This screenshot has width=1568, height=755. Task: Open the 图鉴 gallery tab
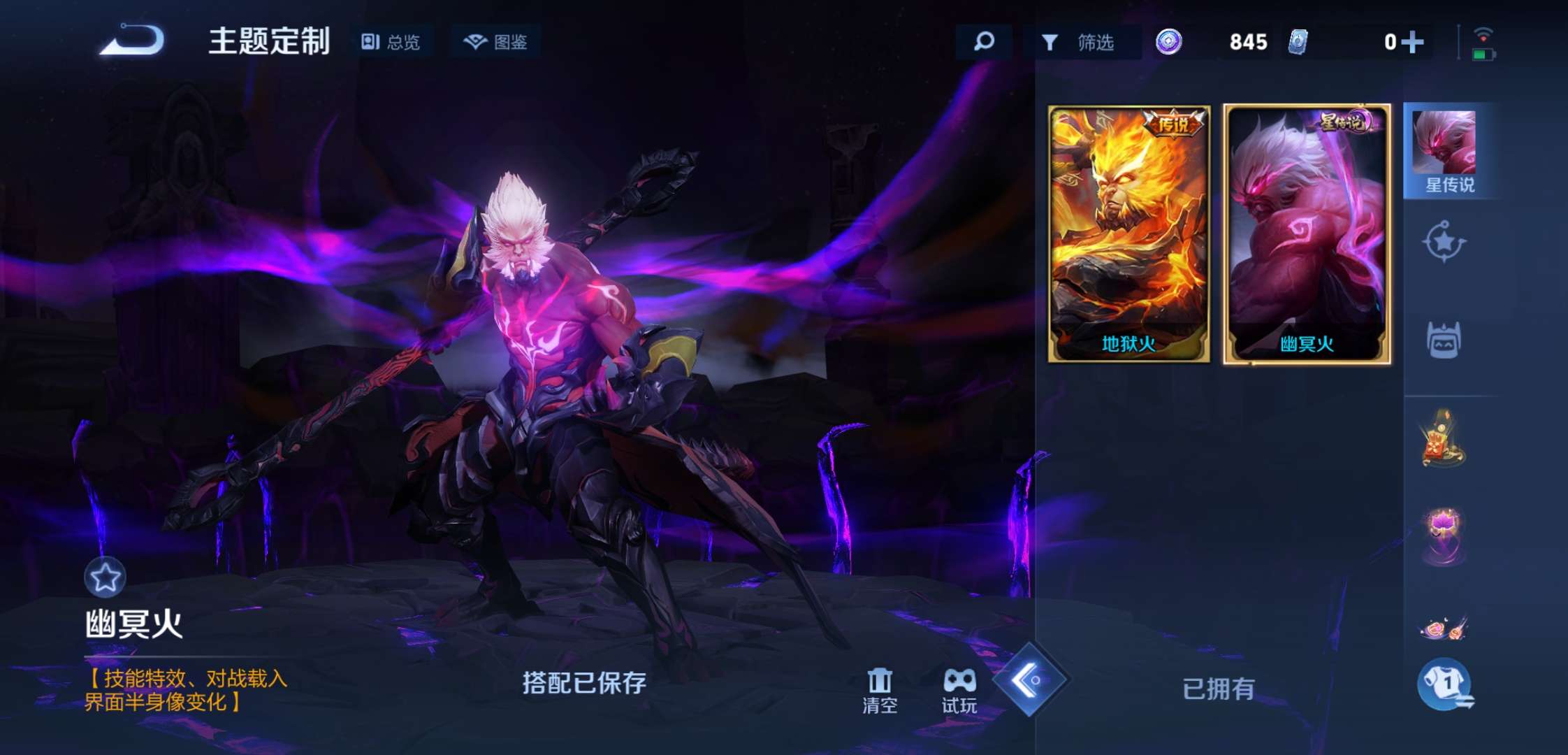click(495, 42)
